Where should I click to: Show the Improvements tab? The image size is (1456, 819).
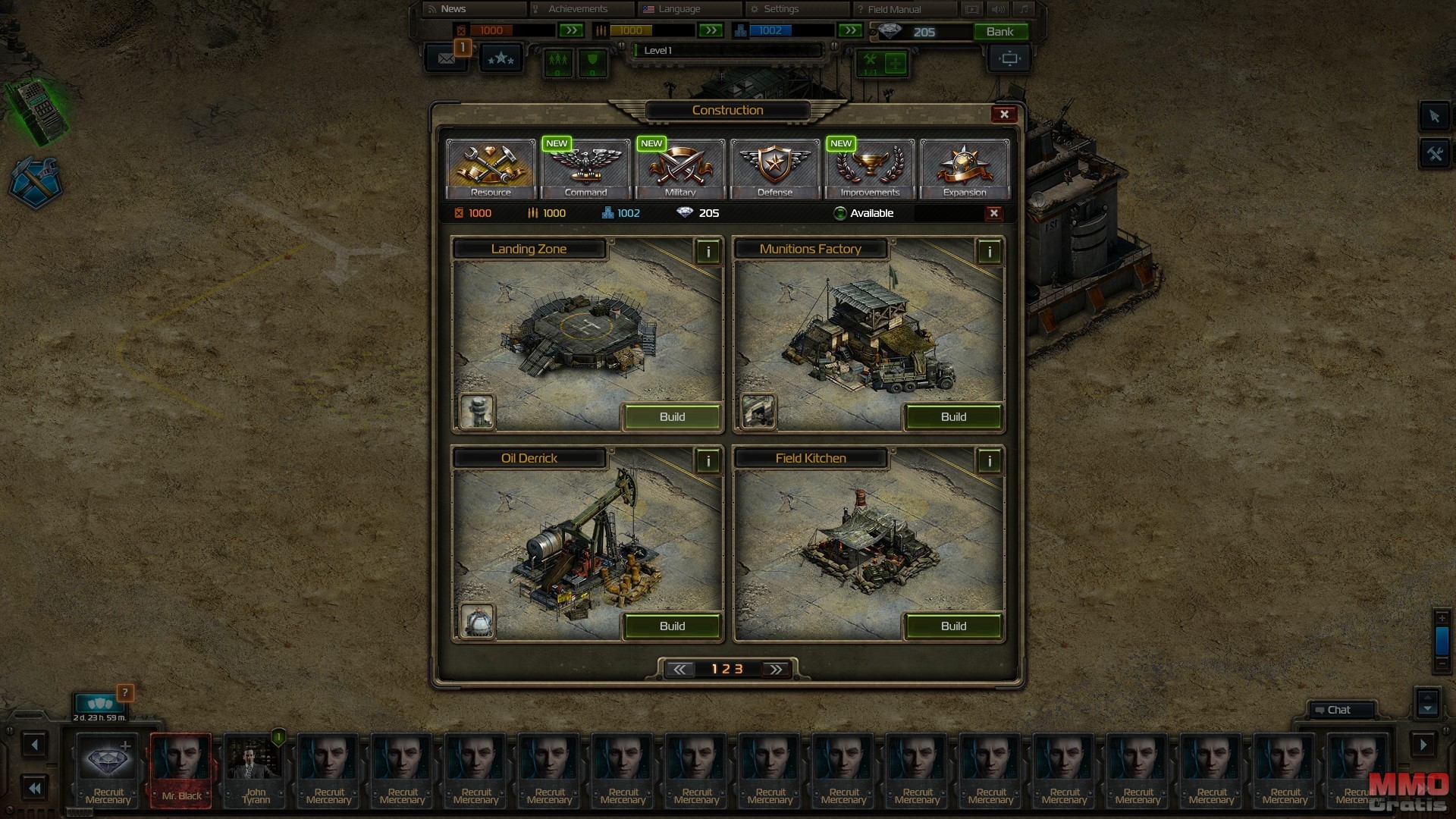click(870, 168)
